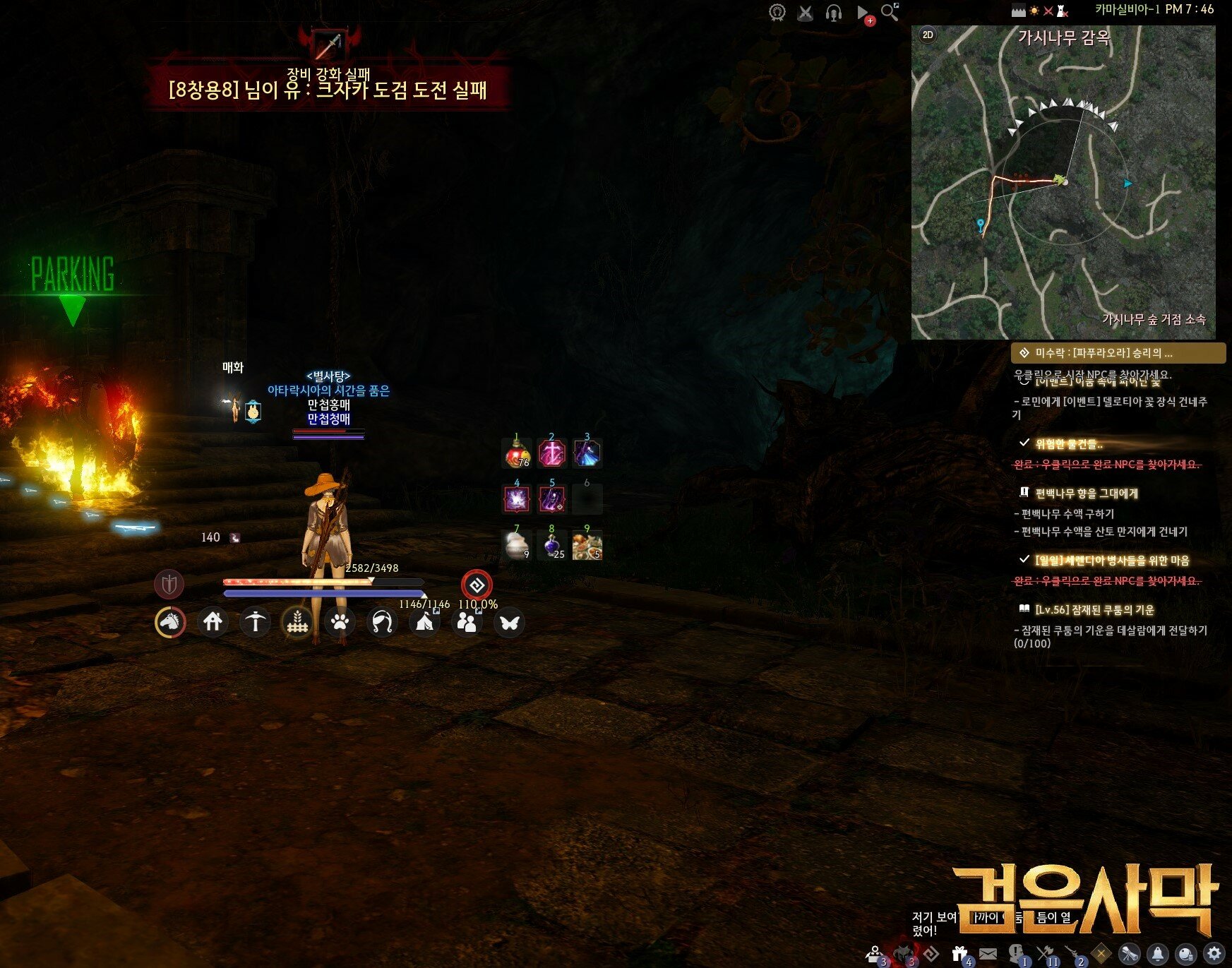Open the envelope mail icon
Screen dimensions: 1232x968
click(988, 954)
